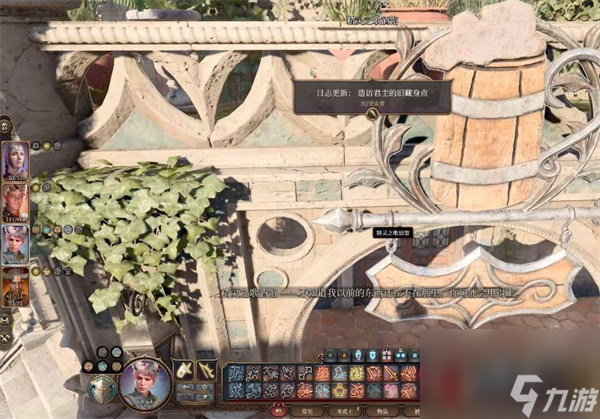Select the bottom dark-skinned party member portrait
The width and height of the screenshot is (600, 419).
coord(16,284)
